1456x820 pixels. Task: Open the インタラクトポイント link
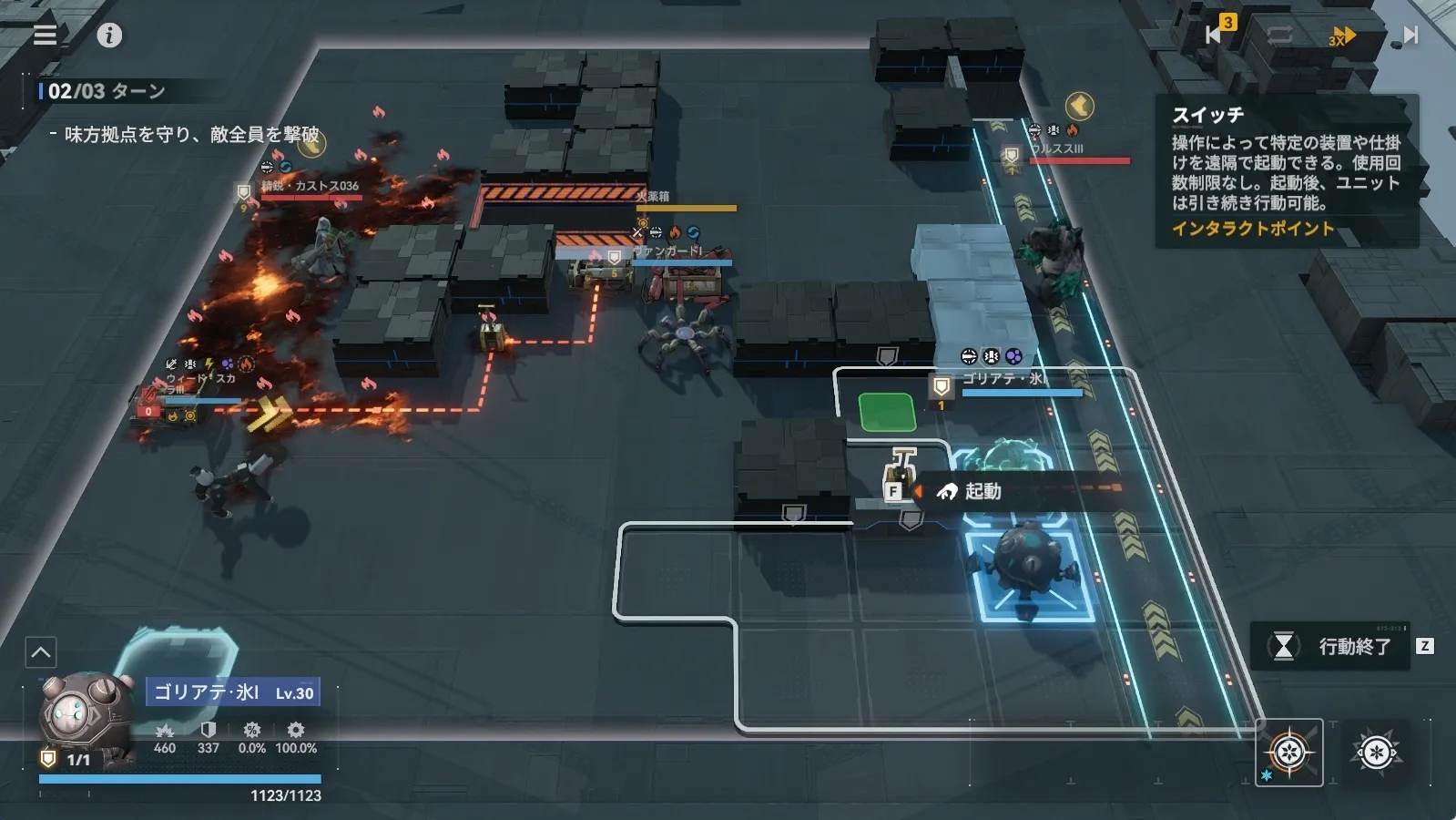pos(1252,229)
